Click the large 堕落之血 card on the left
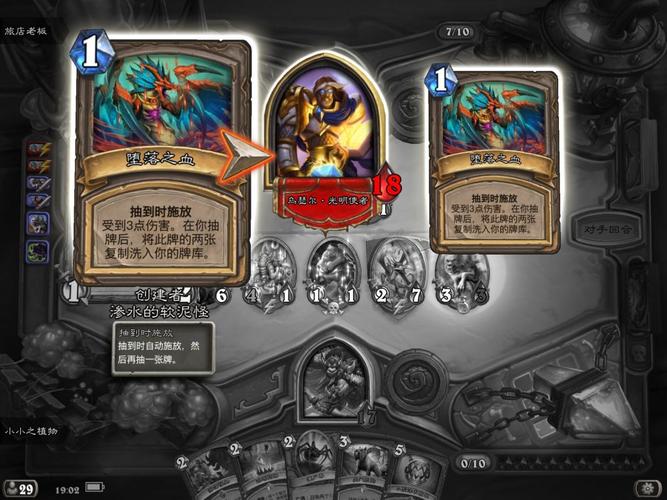The width and height of the screenshot is (667, 500). [160, 160]
